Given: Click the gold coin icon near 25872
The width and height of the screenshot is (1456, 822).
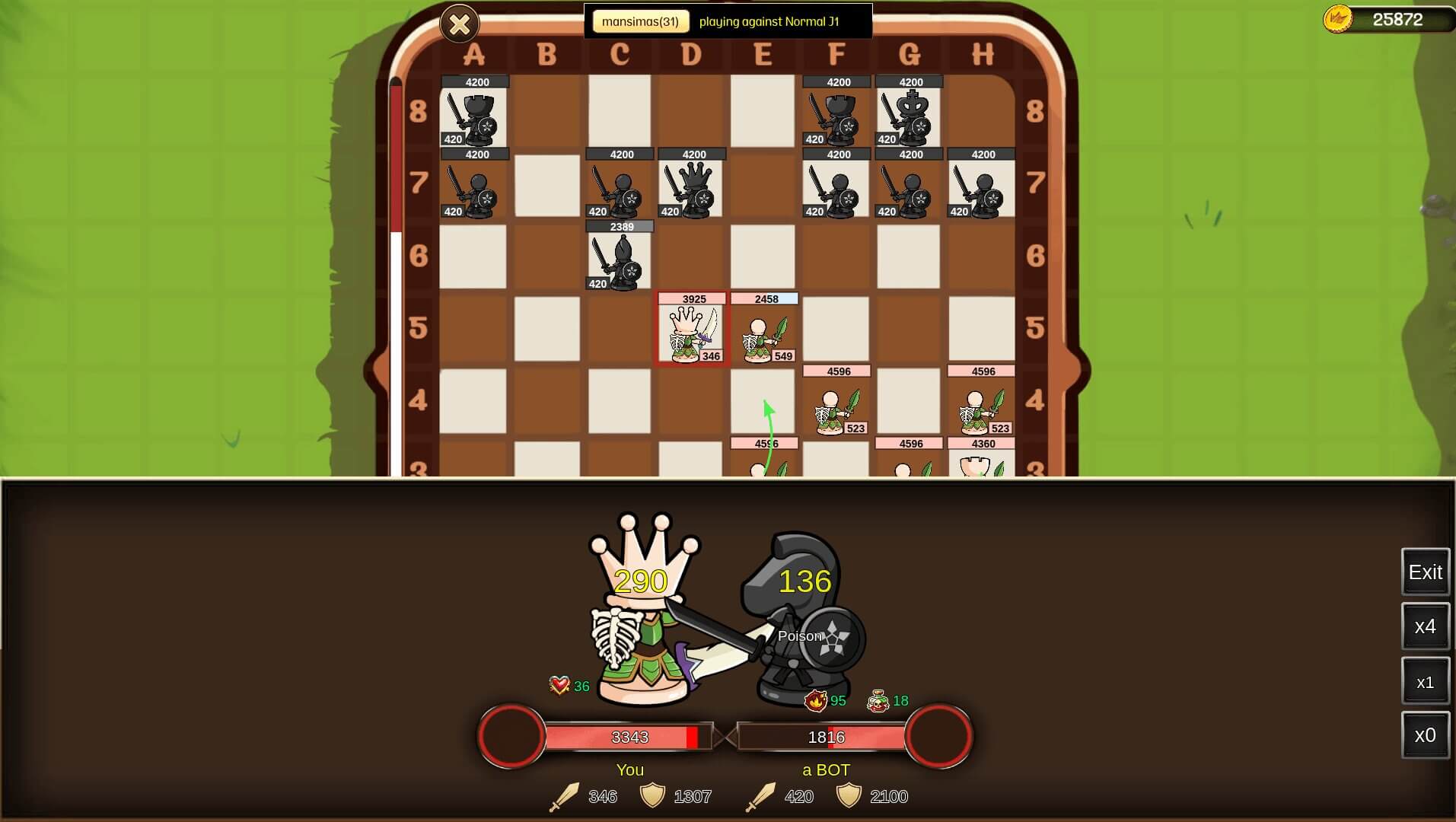Looking at the screenshot, I should click(1340, 18).
